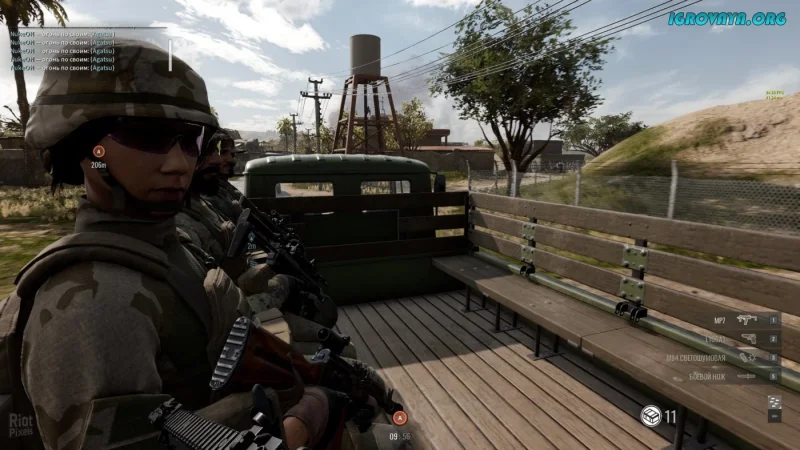Image resolution: width=800 pixels, height=450 pixels.
Task: Click the objective A icon above the timer
Action: (x=399, y=418)
